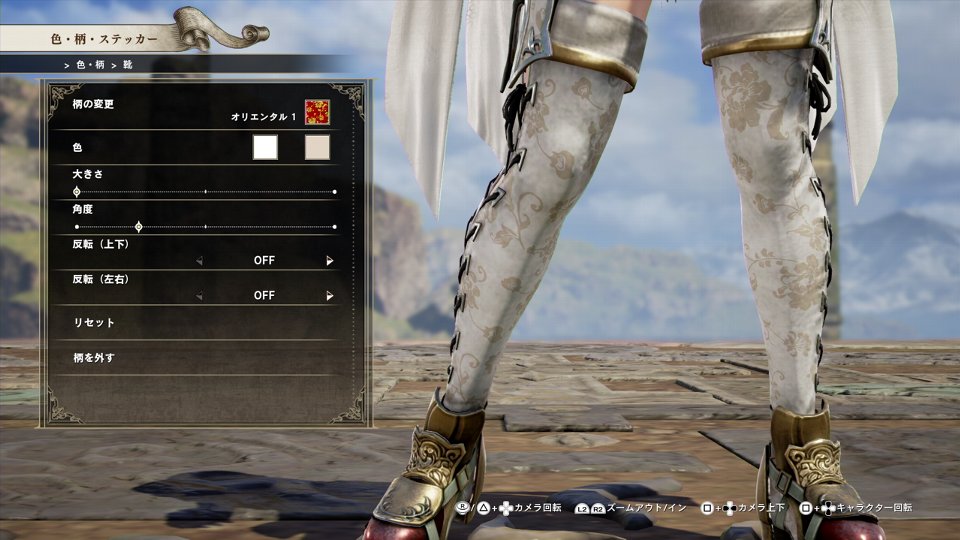Click left arrow for 反転（上下）
960x540 pixels.
pos(199,261)
